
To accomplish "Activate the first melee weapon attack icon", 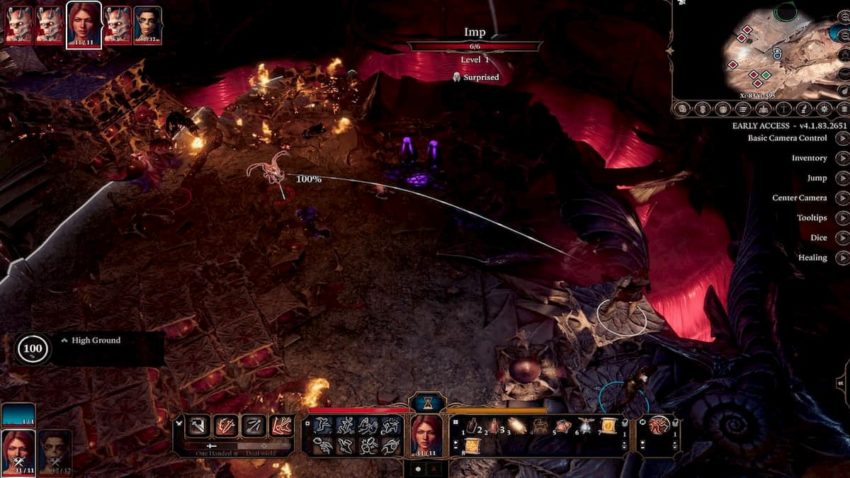I will click(199, 426).
